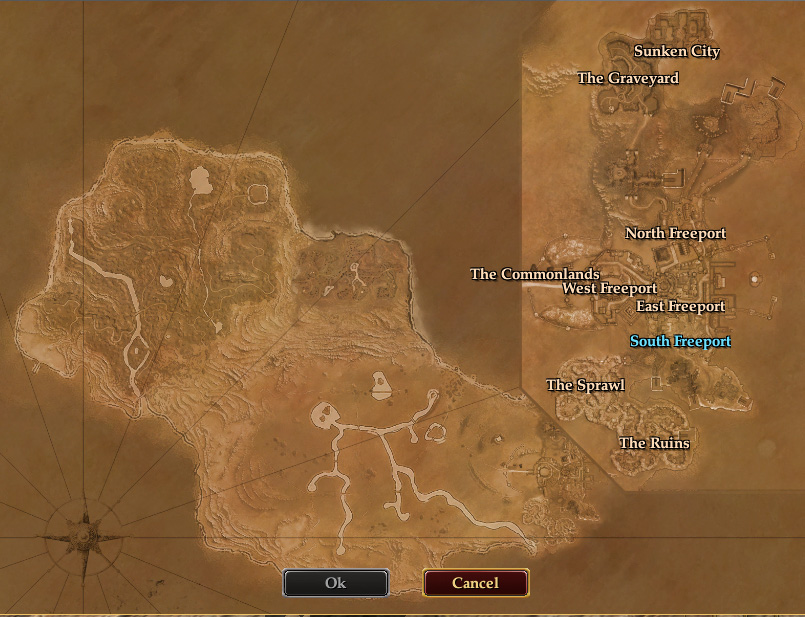Select The Ruins destination

(x=654, y=443)
